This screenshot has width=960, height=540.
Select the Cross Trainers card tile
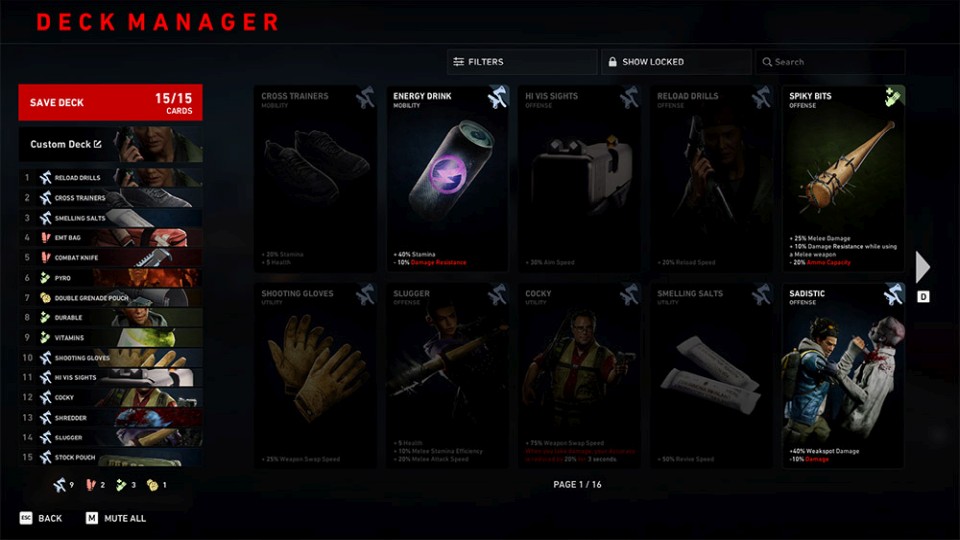314,178
